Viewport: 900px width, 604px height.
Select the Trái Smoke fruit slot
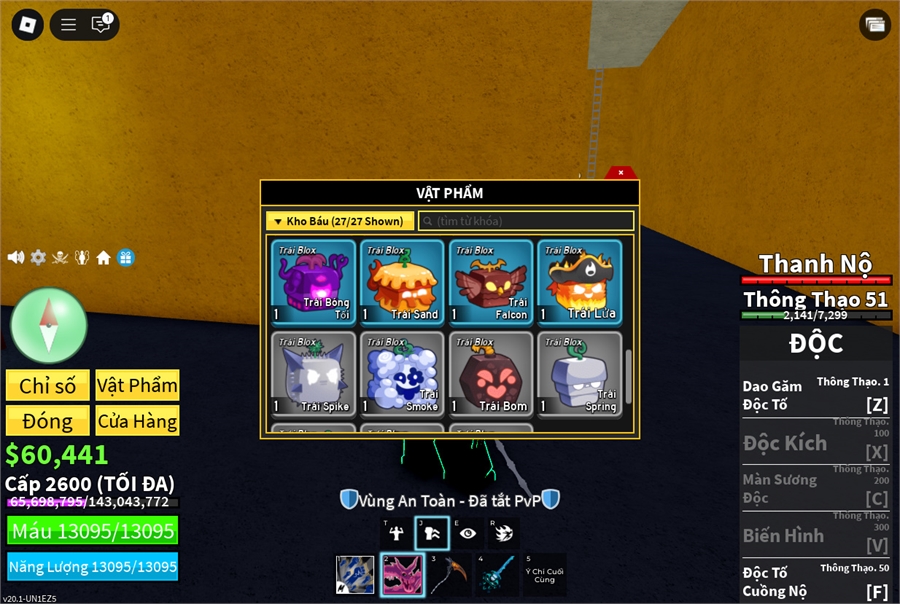coord(402,374)
